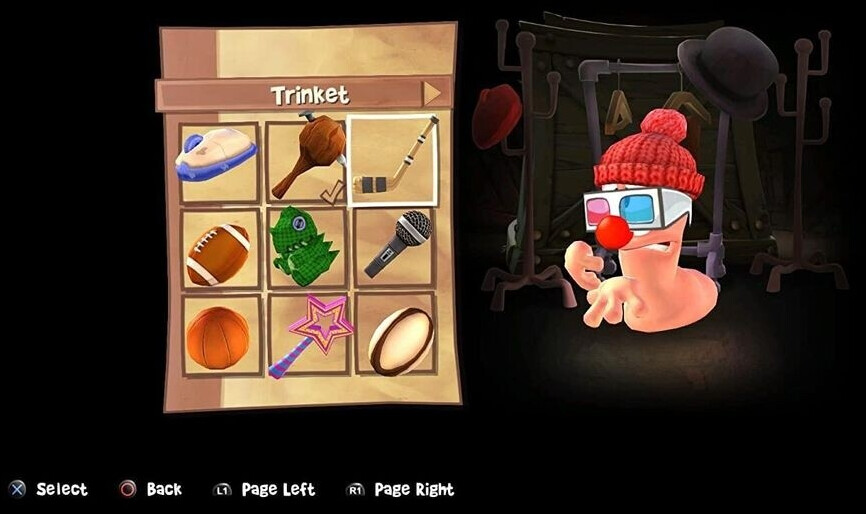
Task: Select the computer mouse trinket
Action: click(x=217, y=159)
